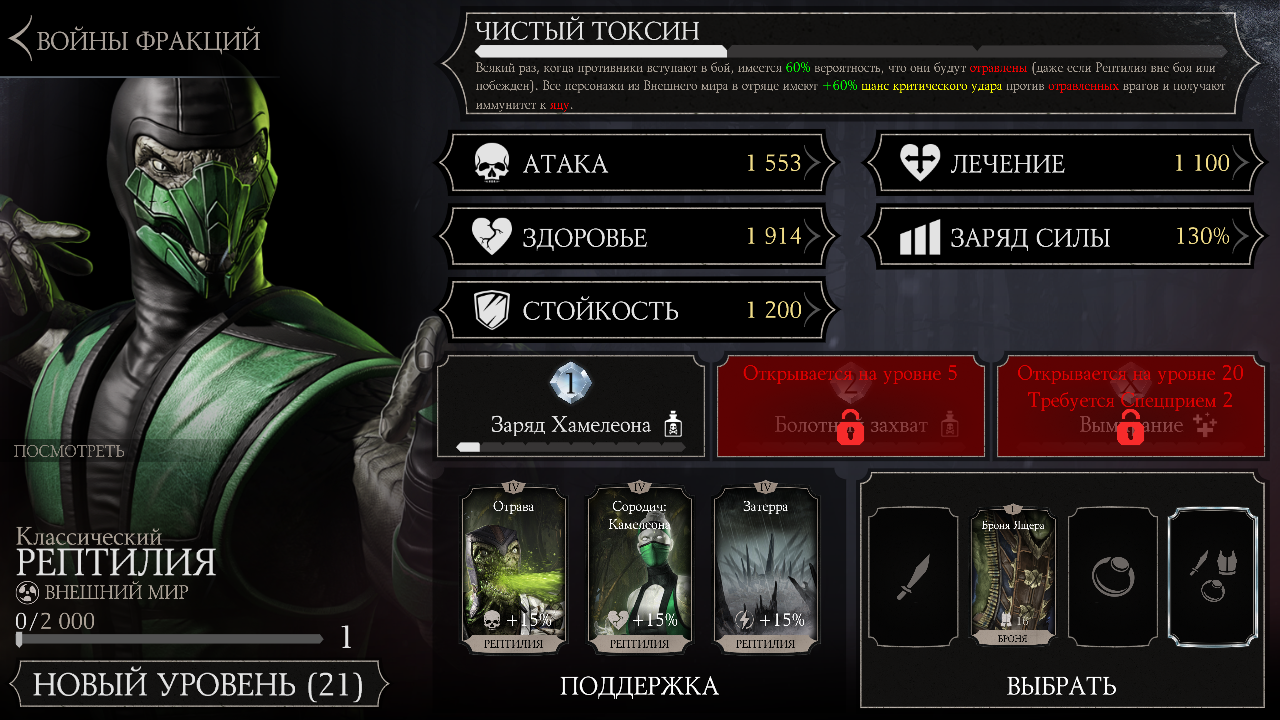The image size is (1280, 720).
Task: Open the Затерра support card
Action: 765,570
